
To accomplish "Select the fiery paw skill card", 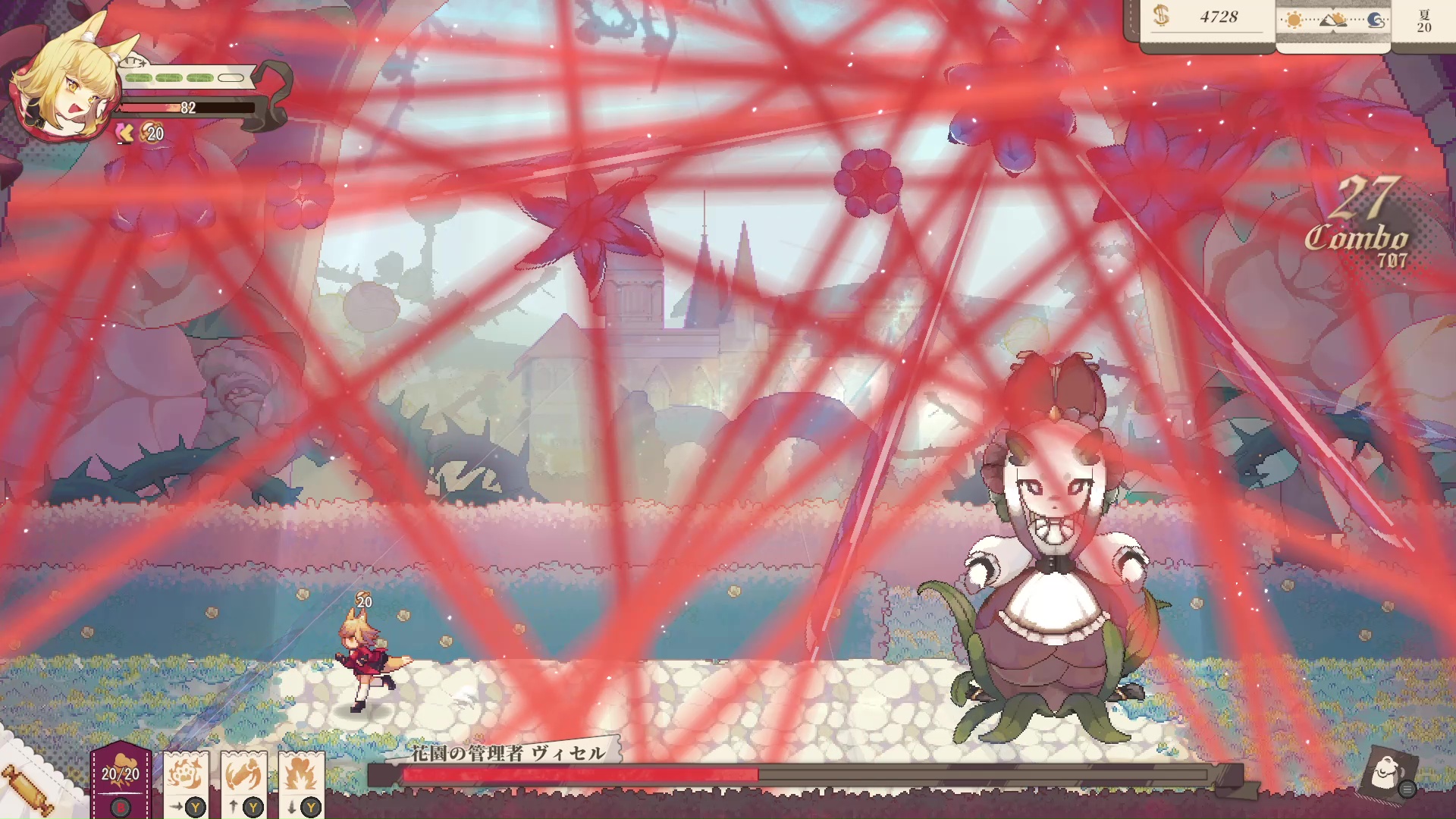I will 184,773.
